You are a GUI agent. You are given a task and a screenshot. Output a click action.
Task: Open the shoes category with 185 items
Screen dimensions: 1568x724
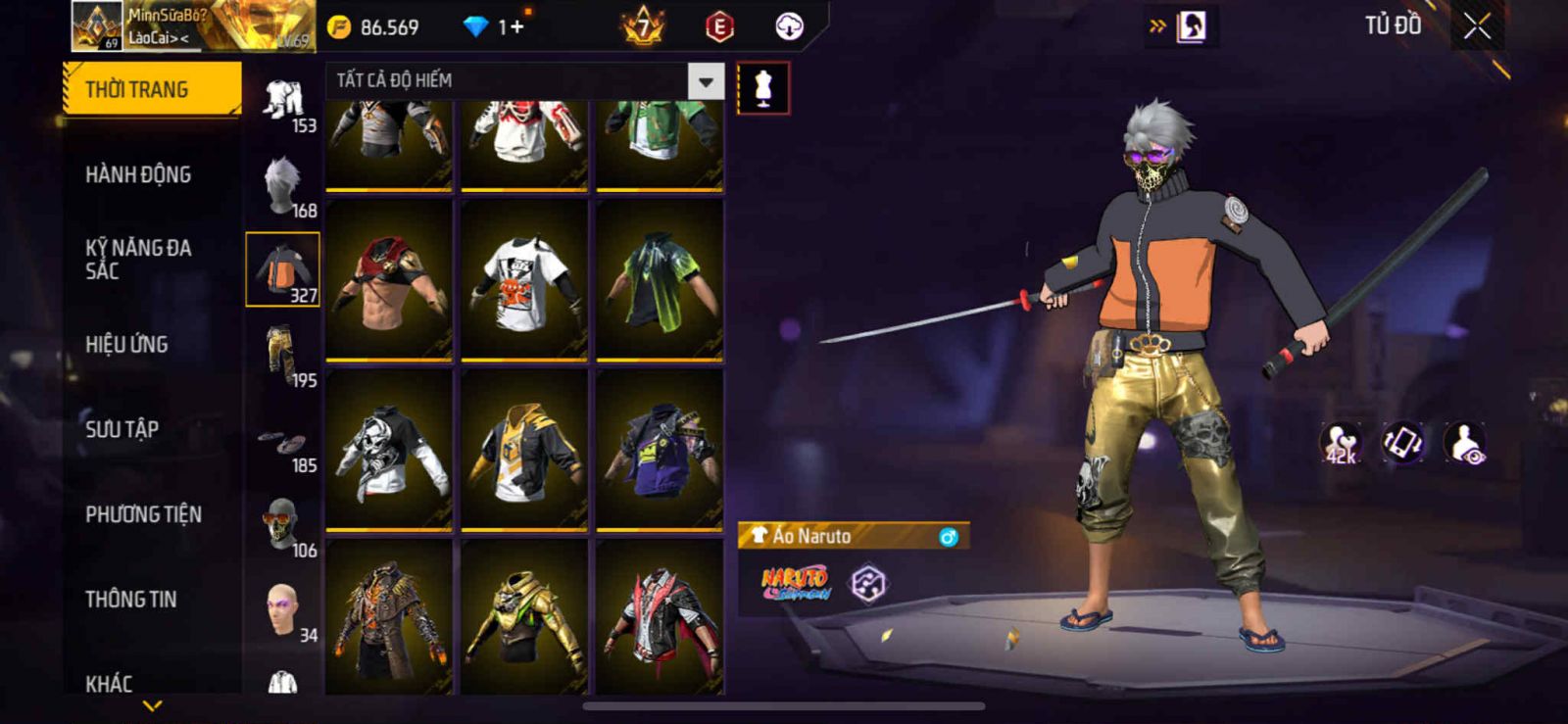(283, 444)
